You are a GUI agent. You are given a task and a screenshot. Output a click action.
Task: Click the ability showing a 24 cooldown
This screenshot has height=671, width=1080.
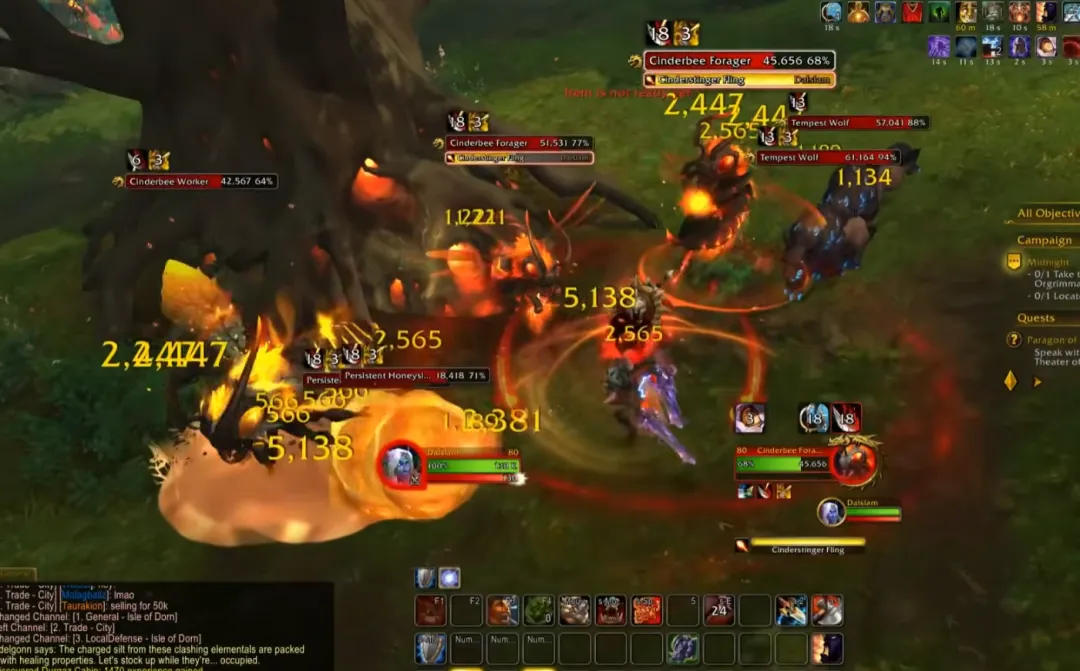(719, 610)
